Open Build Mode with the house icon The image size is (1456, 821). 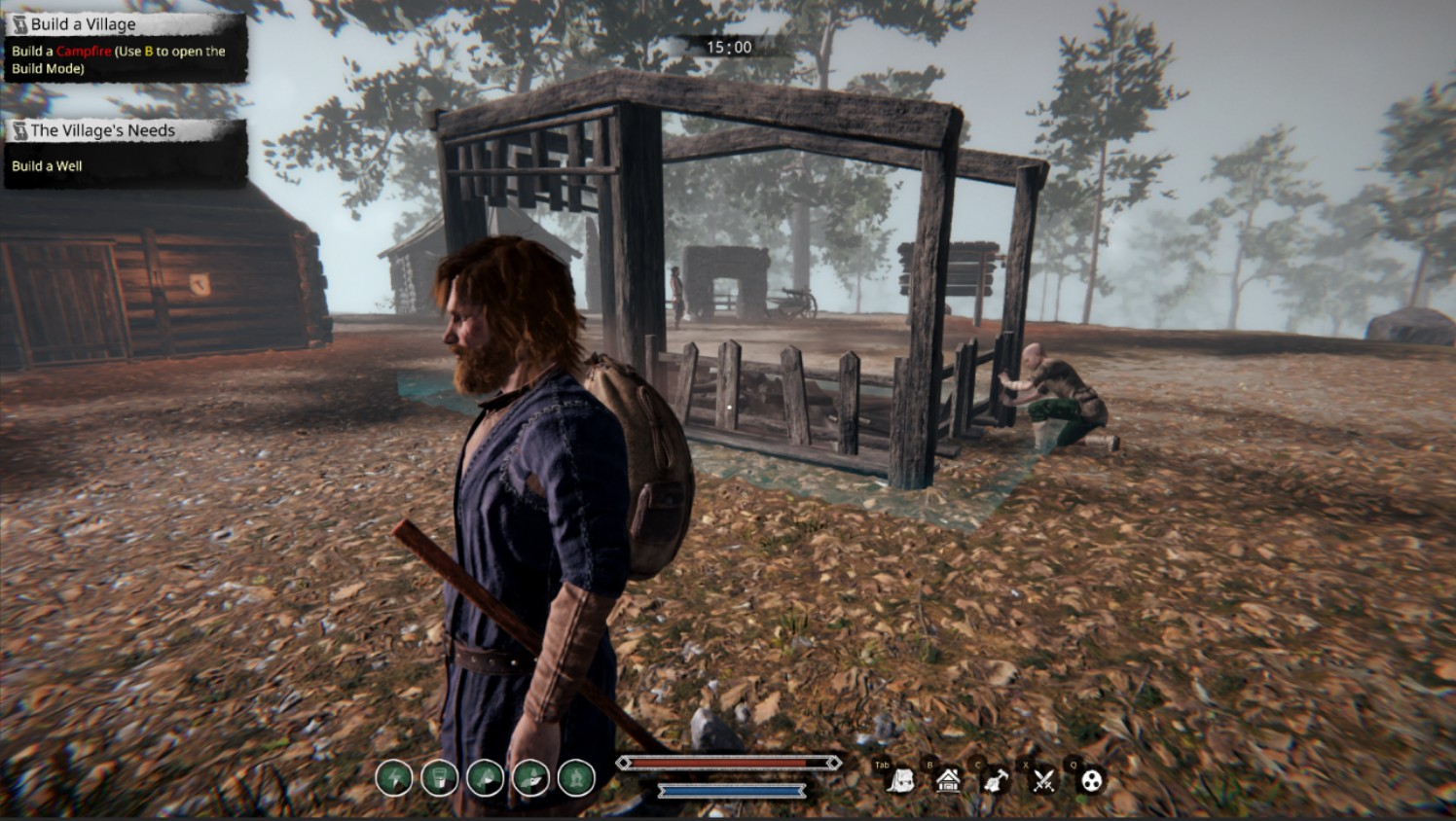click(x=948, y=780)
